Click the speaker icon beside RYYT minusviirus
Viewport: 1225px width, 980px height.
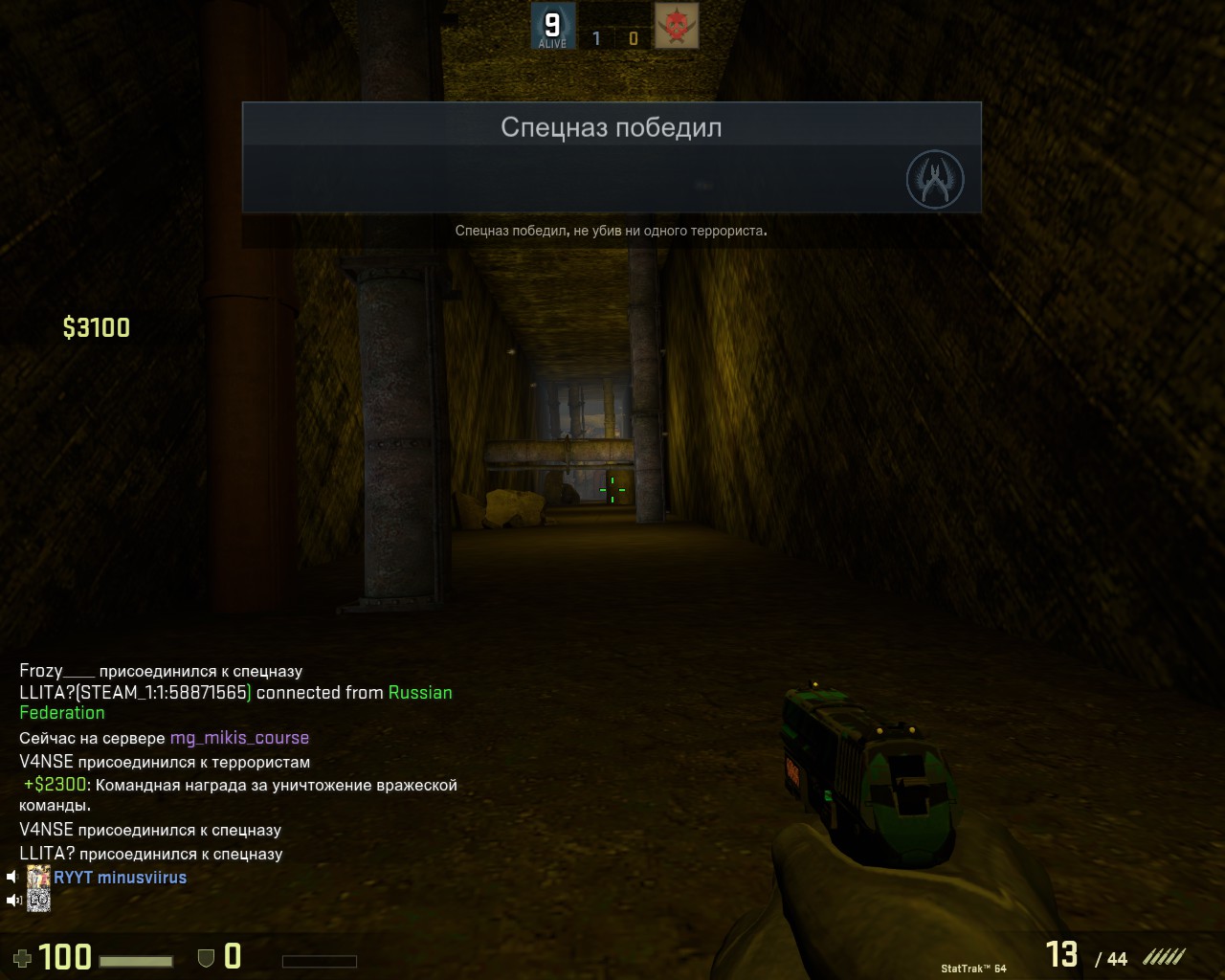13,877
